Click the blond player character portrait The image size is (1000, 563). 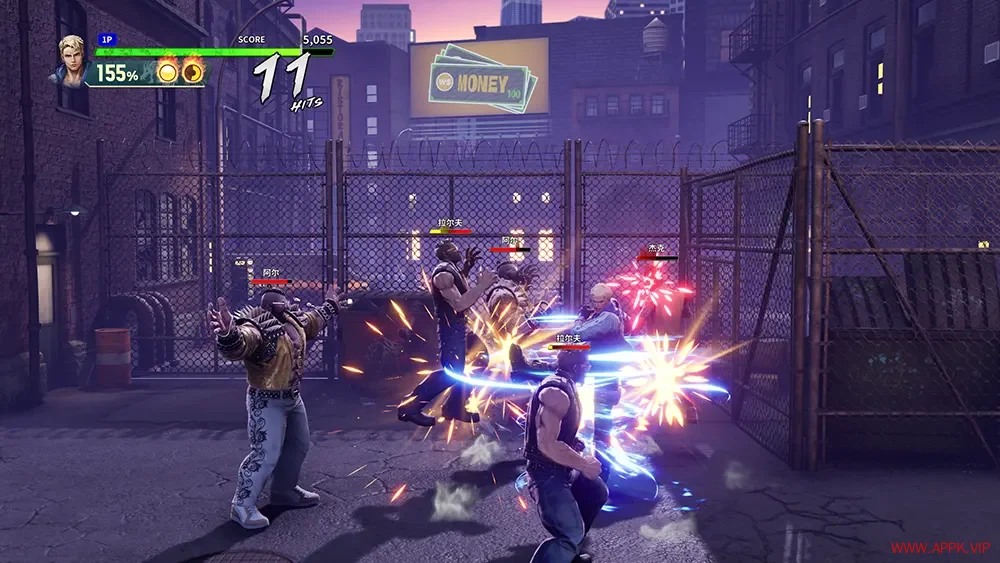click(73, 60)
